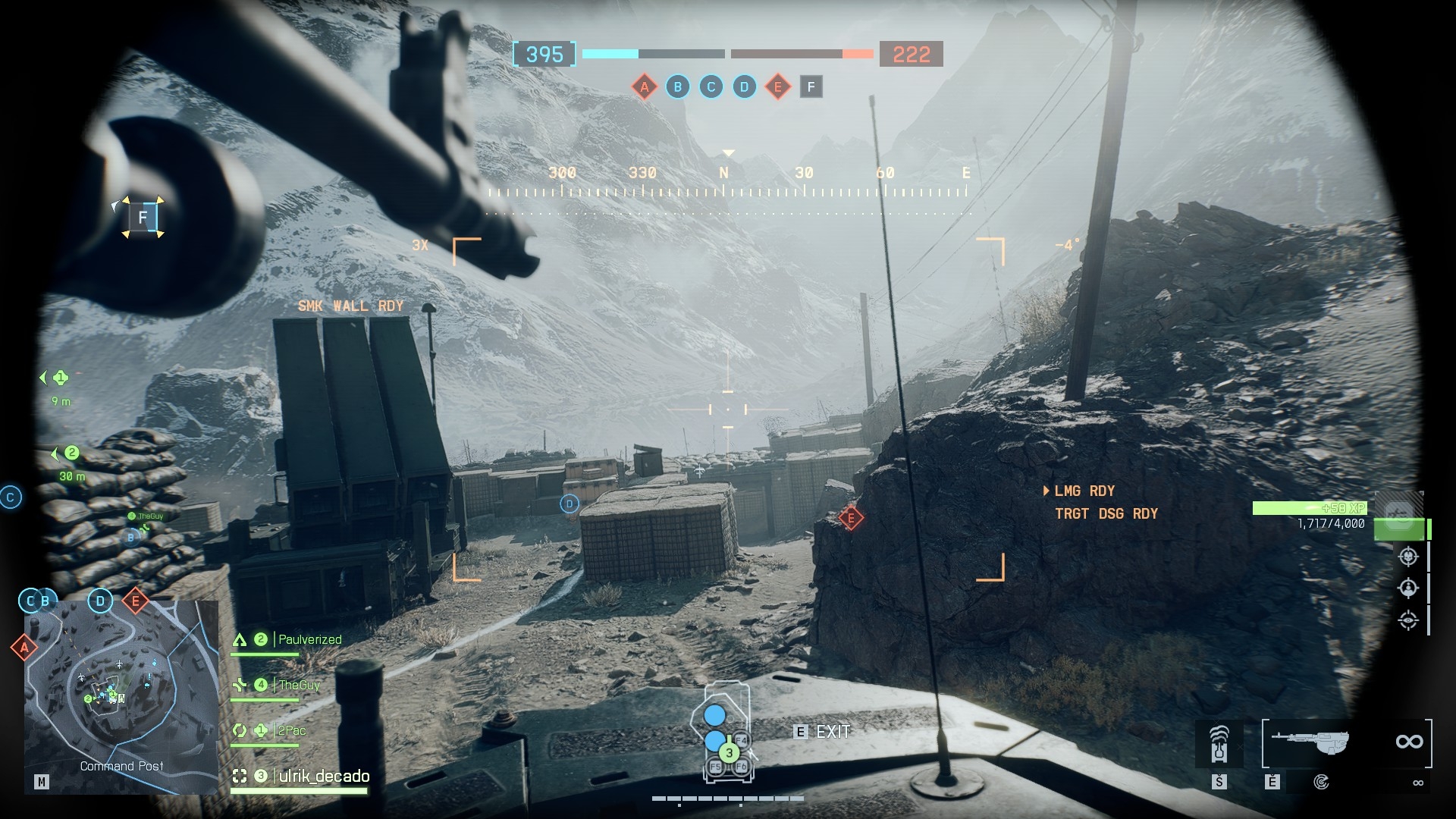Choose squad mate TheGuy in the squad list
The image size is (1456, 819).
(x=299, y=686)
